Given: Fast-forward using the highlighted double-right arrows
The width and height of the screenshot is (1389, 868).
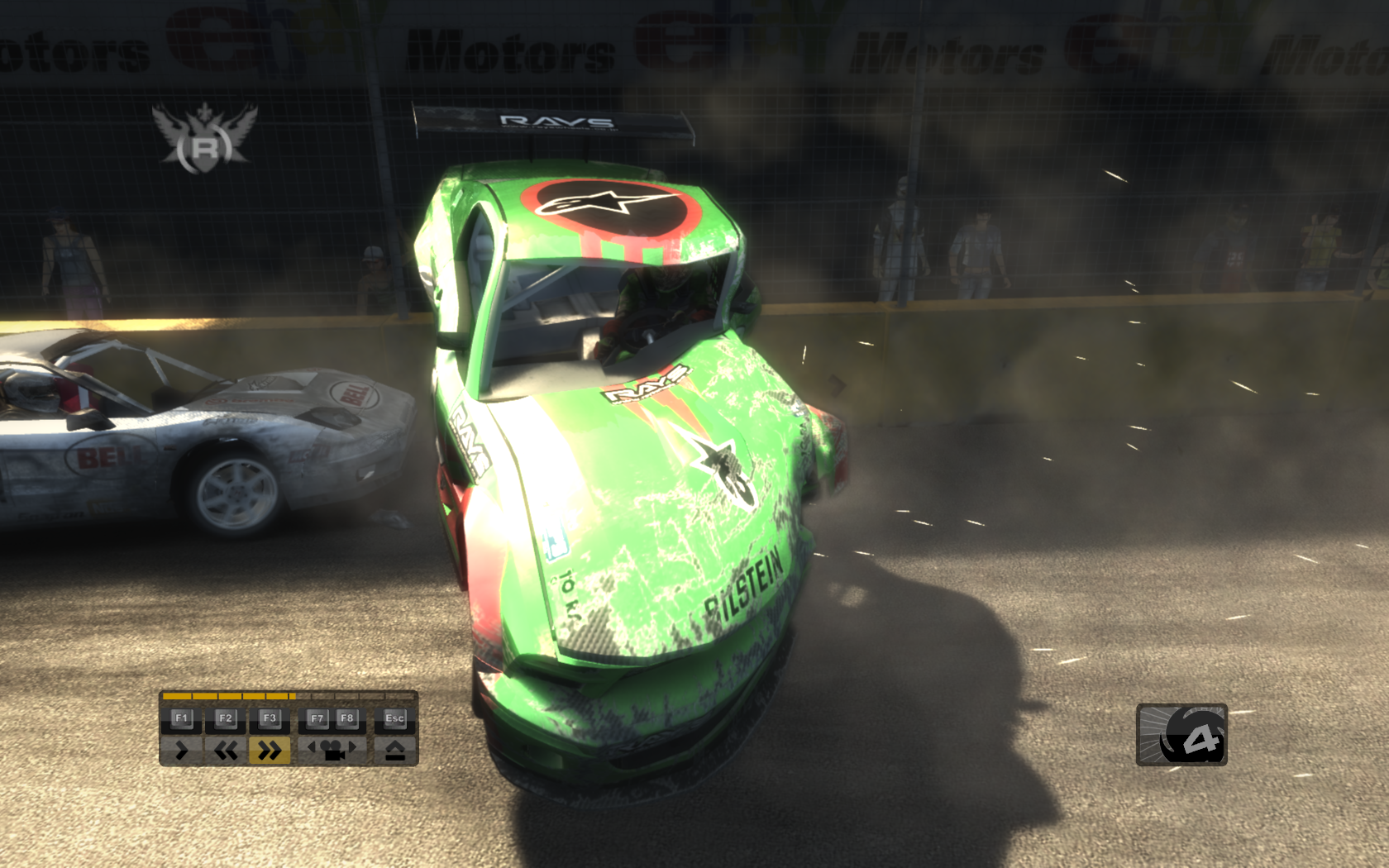Looking at the screenshot, I should tap(270, 750).
